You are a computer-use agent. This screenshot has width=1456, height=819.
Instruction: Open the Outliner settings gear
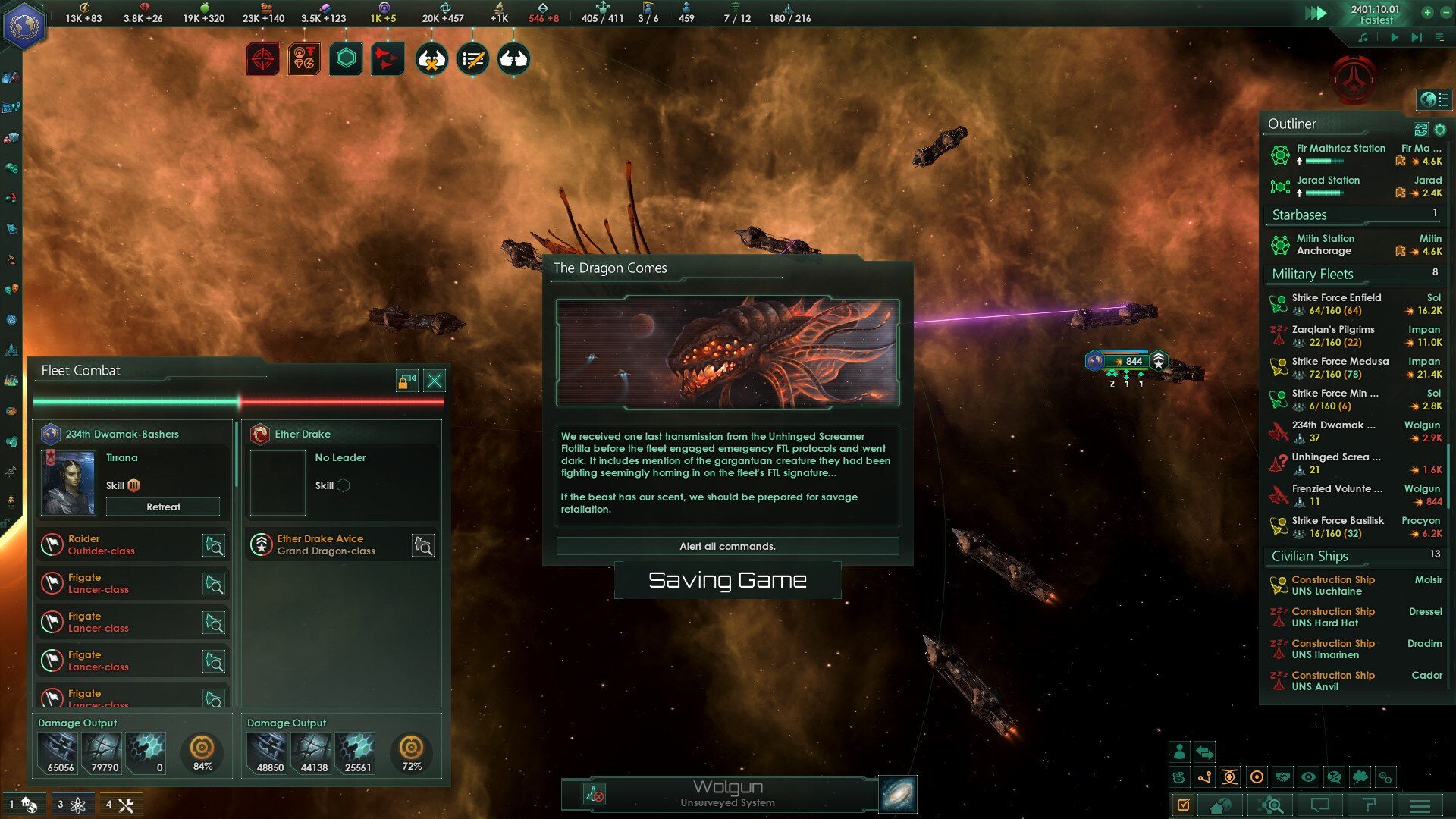click(1440, 130)
